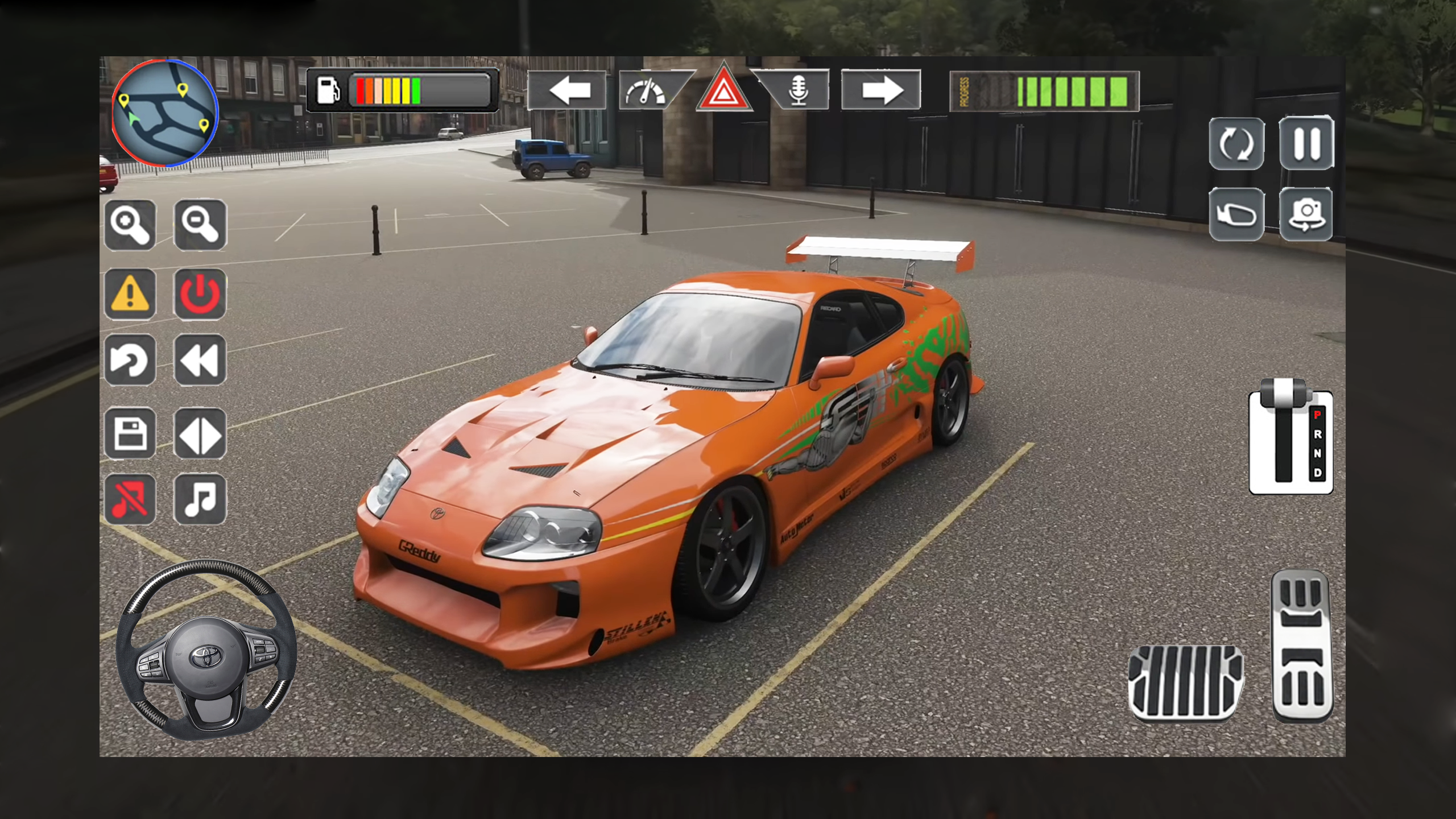Toggle the side mirror view

click(1236, 214)
